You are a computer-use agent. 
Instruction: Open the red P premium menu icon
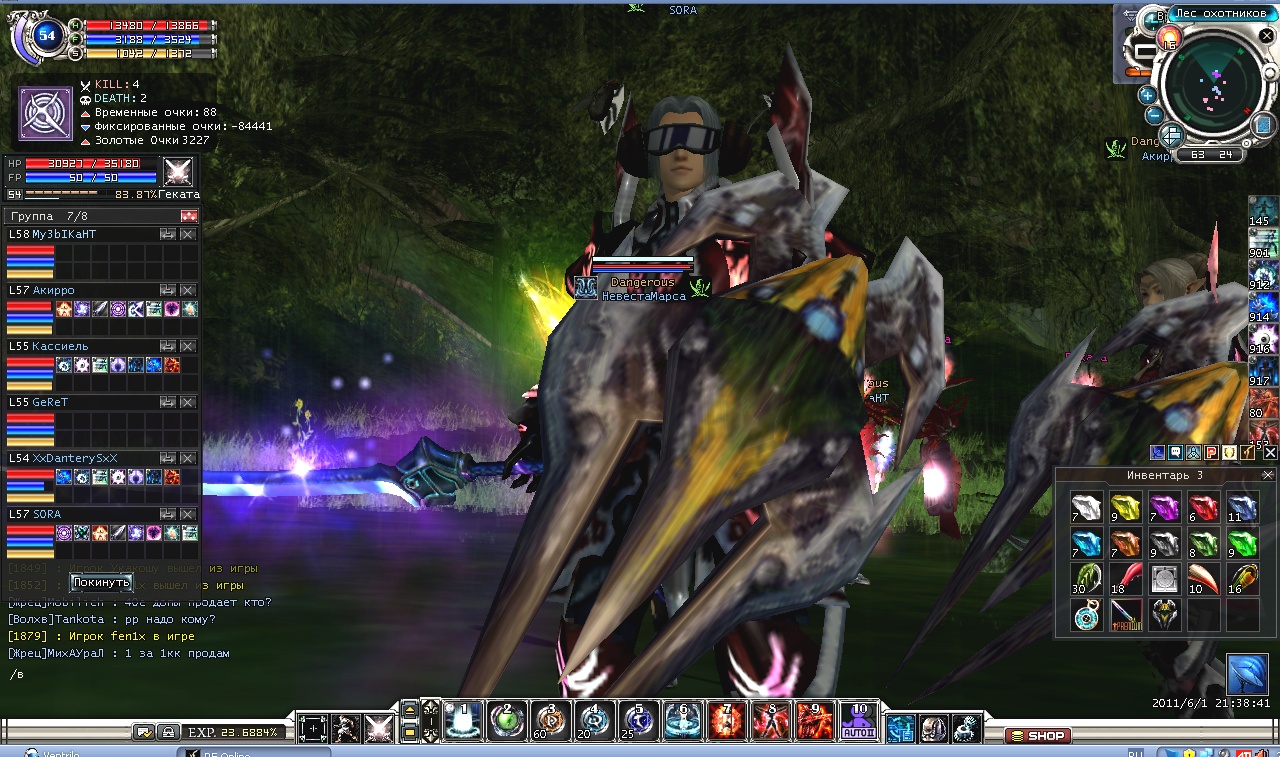1211,453
